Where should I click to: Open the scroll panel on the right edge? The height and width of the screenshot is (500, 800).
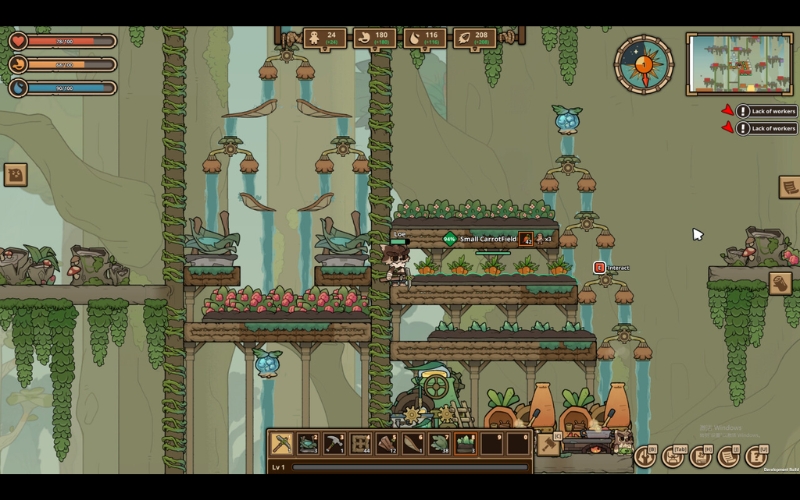point(789,187)
